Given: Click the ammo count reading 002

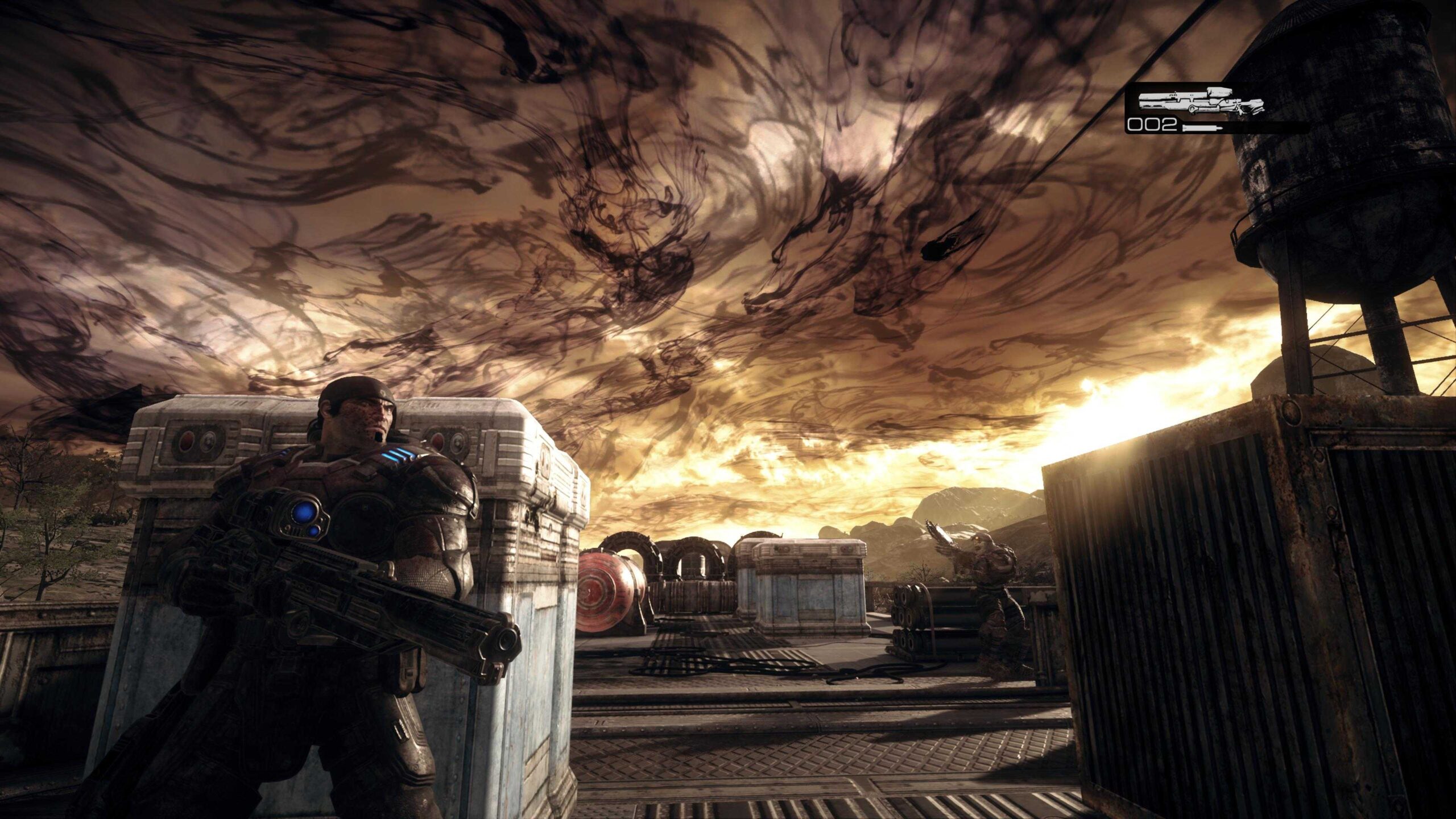Looking at the screenshot, I should 1152,126.
